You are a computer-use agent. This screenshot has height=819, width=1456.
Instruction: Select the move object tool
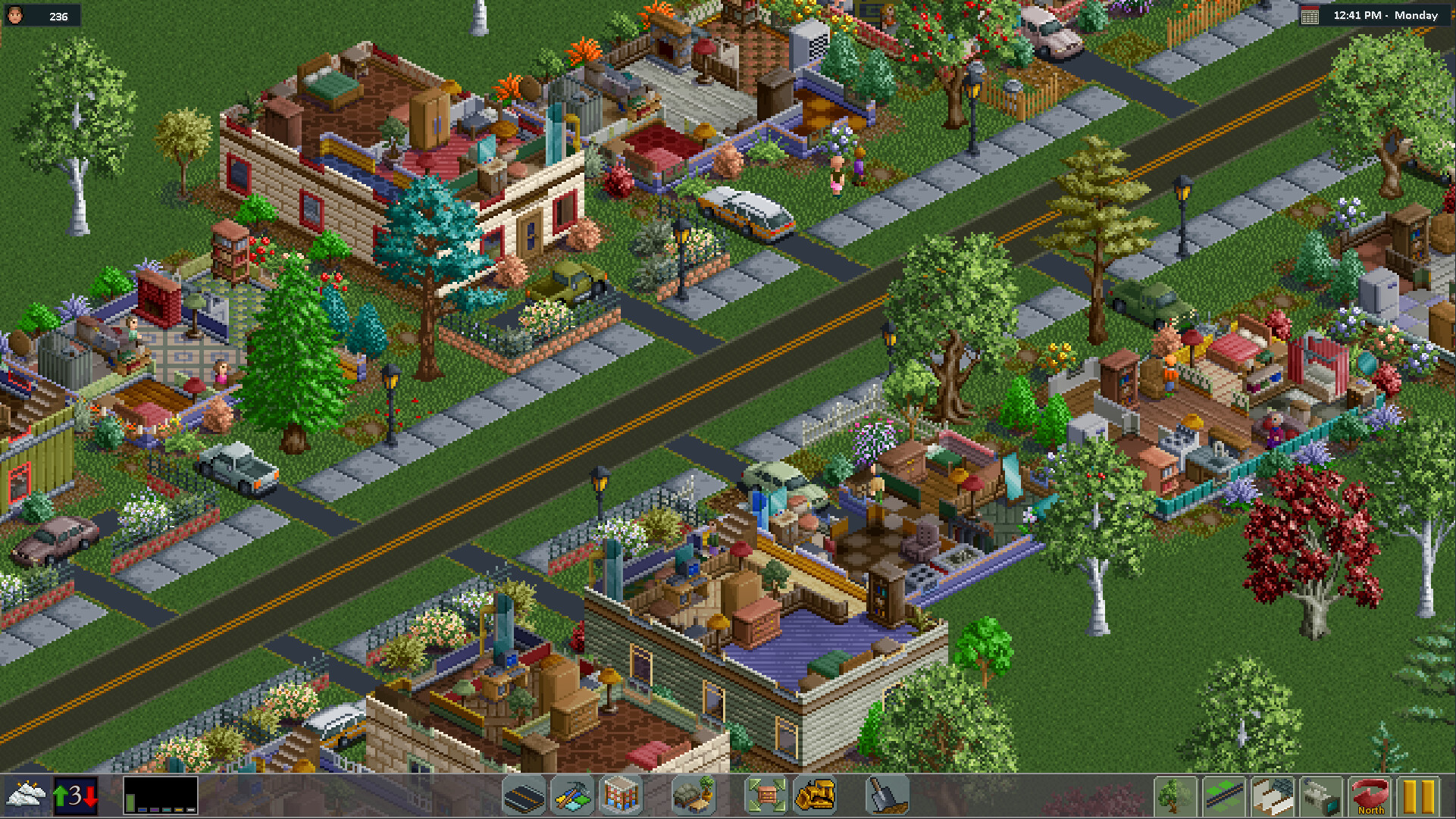point(766,796)
